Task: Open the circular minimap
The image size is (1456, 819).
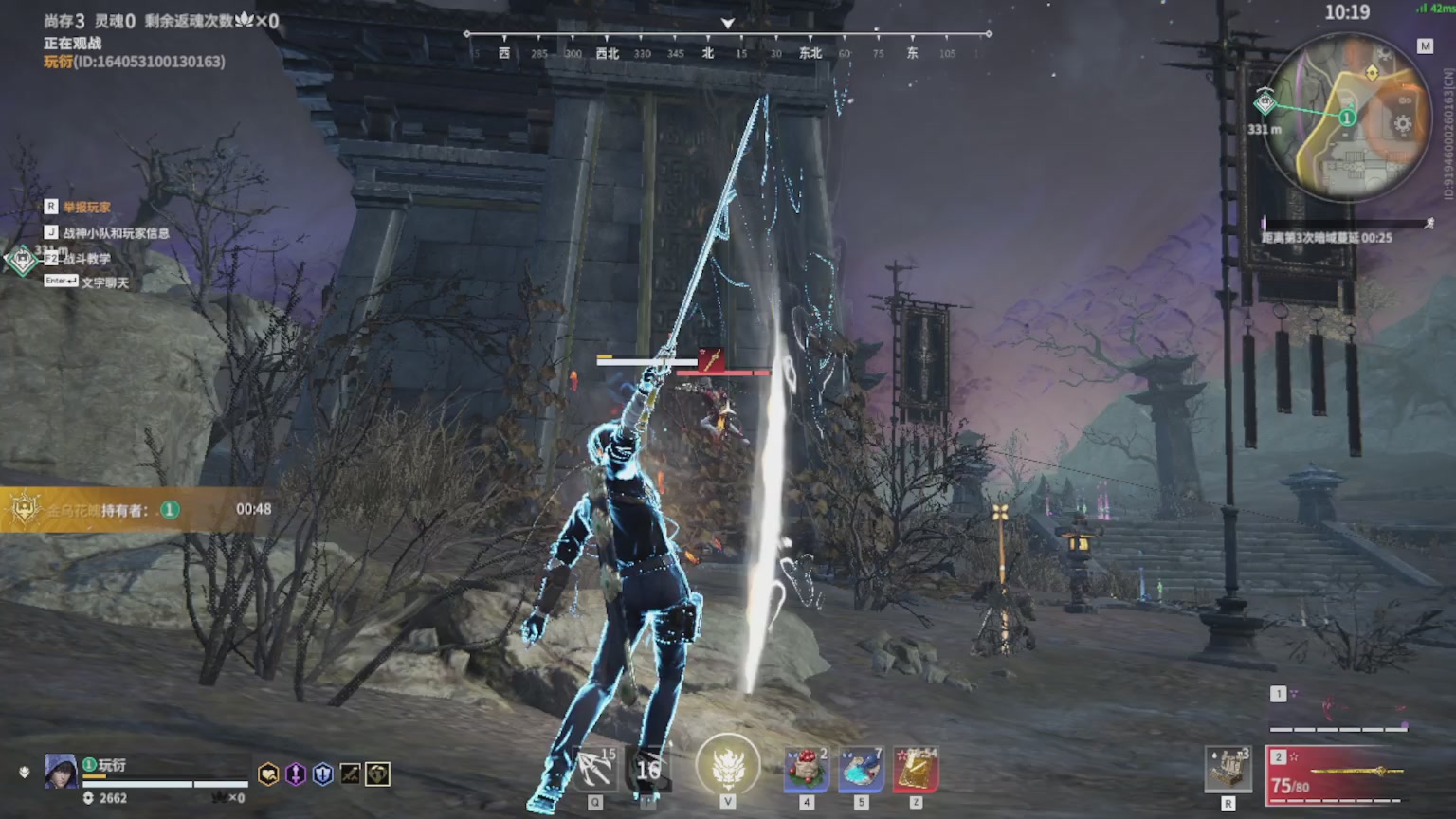Action: click(x=1346, y=116)
